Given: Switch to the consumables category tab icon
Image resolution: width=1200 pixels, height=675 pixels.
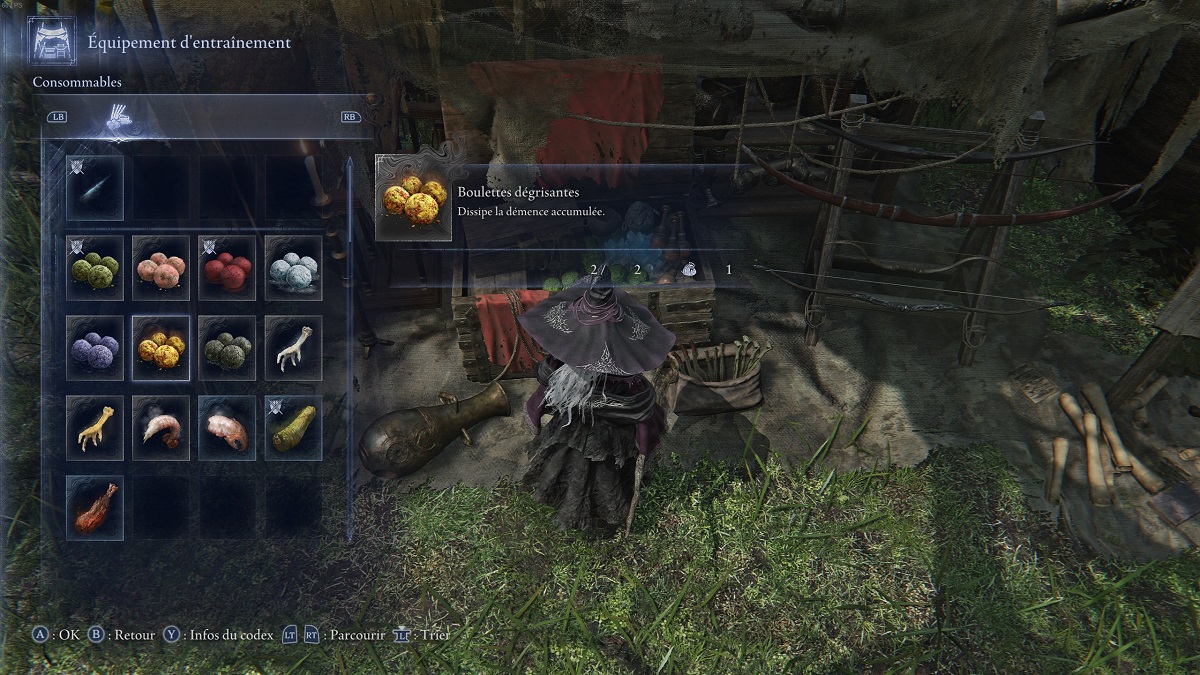Looking at the screenshot, I should (x=120, y=119).
